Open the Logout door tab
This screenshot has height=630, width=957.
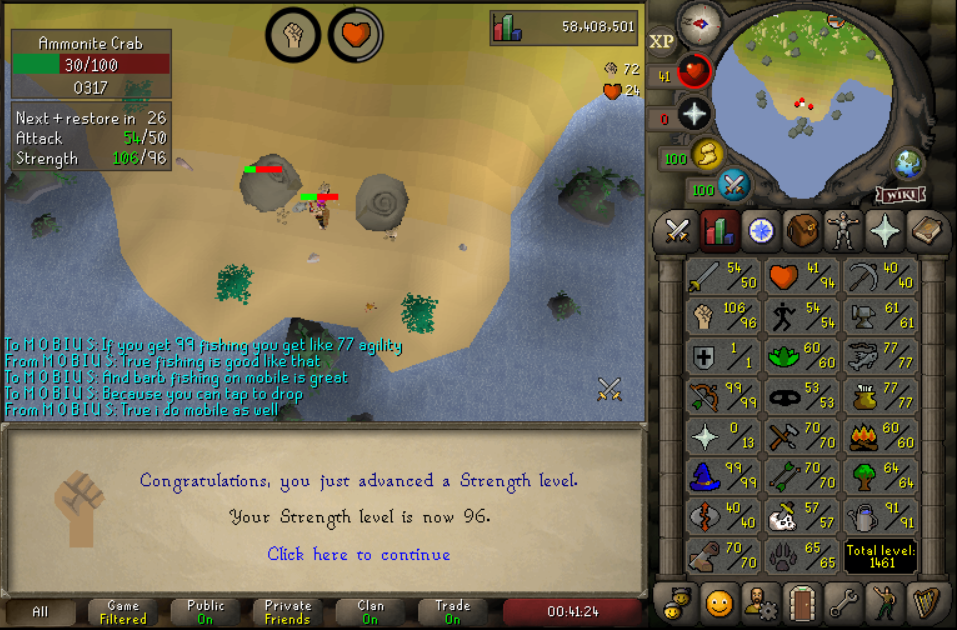click(802, 603)
